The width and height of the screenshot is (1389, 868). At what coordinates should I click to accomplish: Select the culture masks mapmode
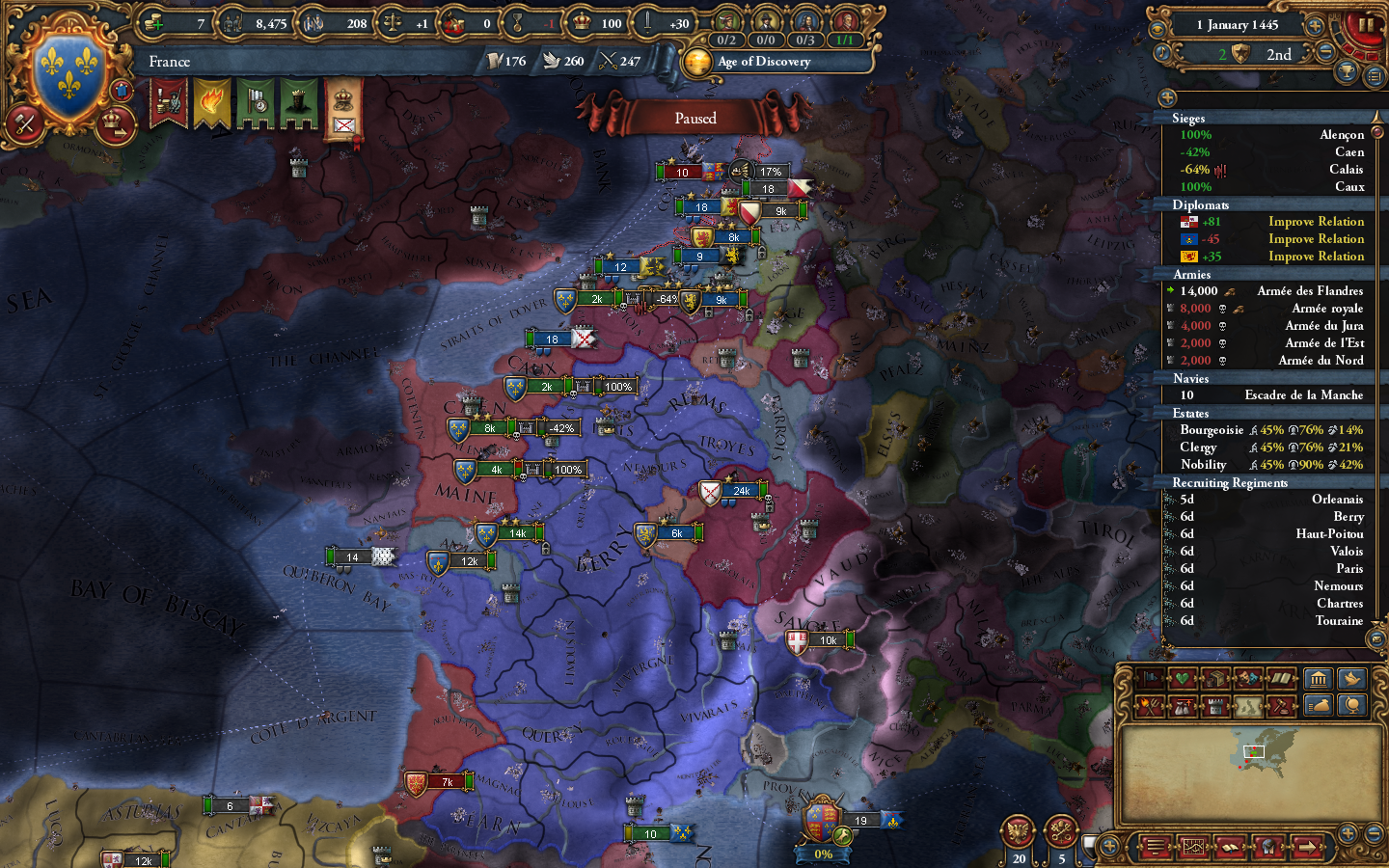pos(1247,678)
